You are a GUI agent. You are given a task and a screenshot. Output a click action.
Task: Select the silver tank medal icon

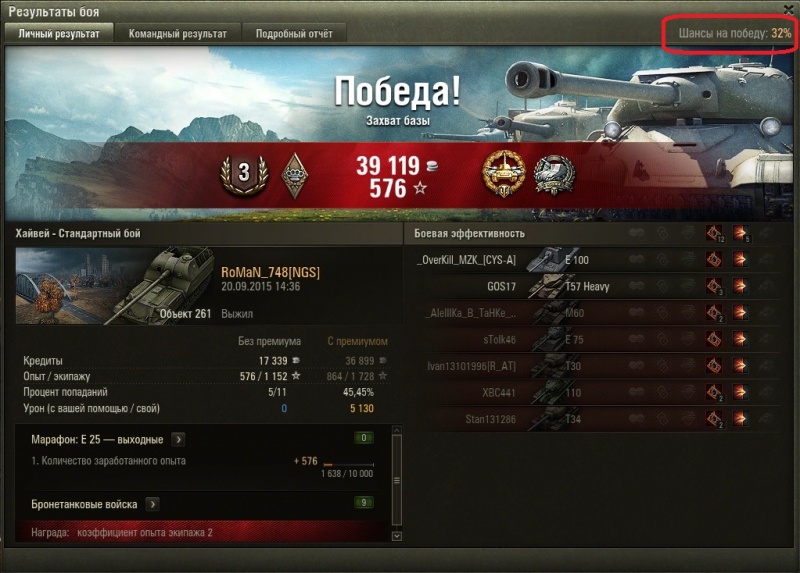[552, 172]
